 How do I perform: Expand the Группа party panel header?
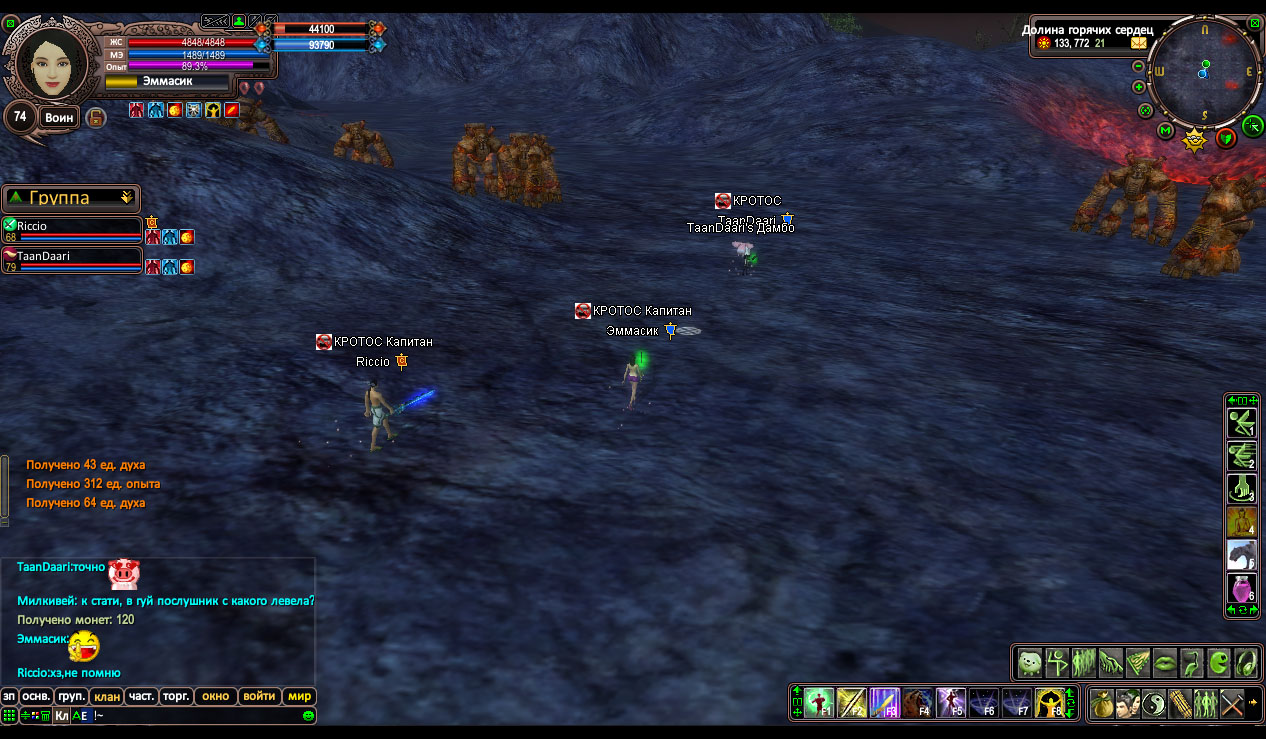[x=70, y=198]
